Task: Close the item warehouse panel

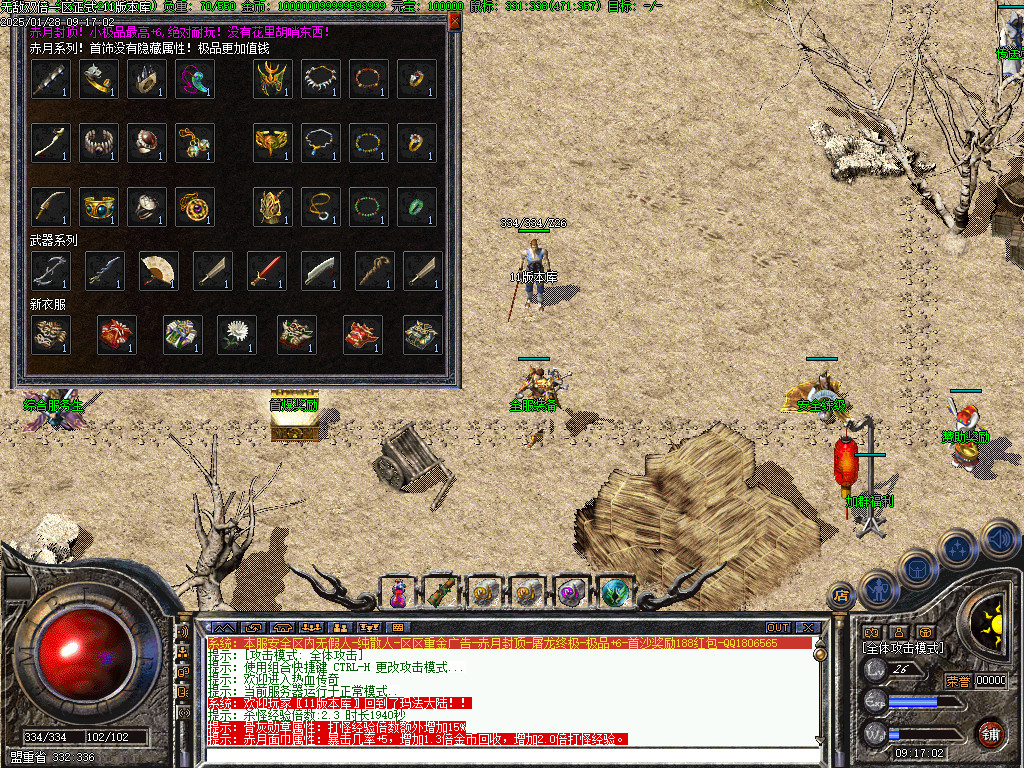Action: point(454,20)
